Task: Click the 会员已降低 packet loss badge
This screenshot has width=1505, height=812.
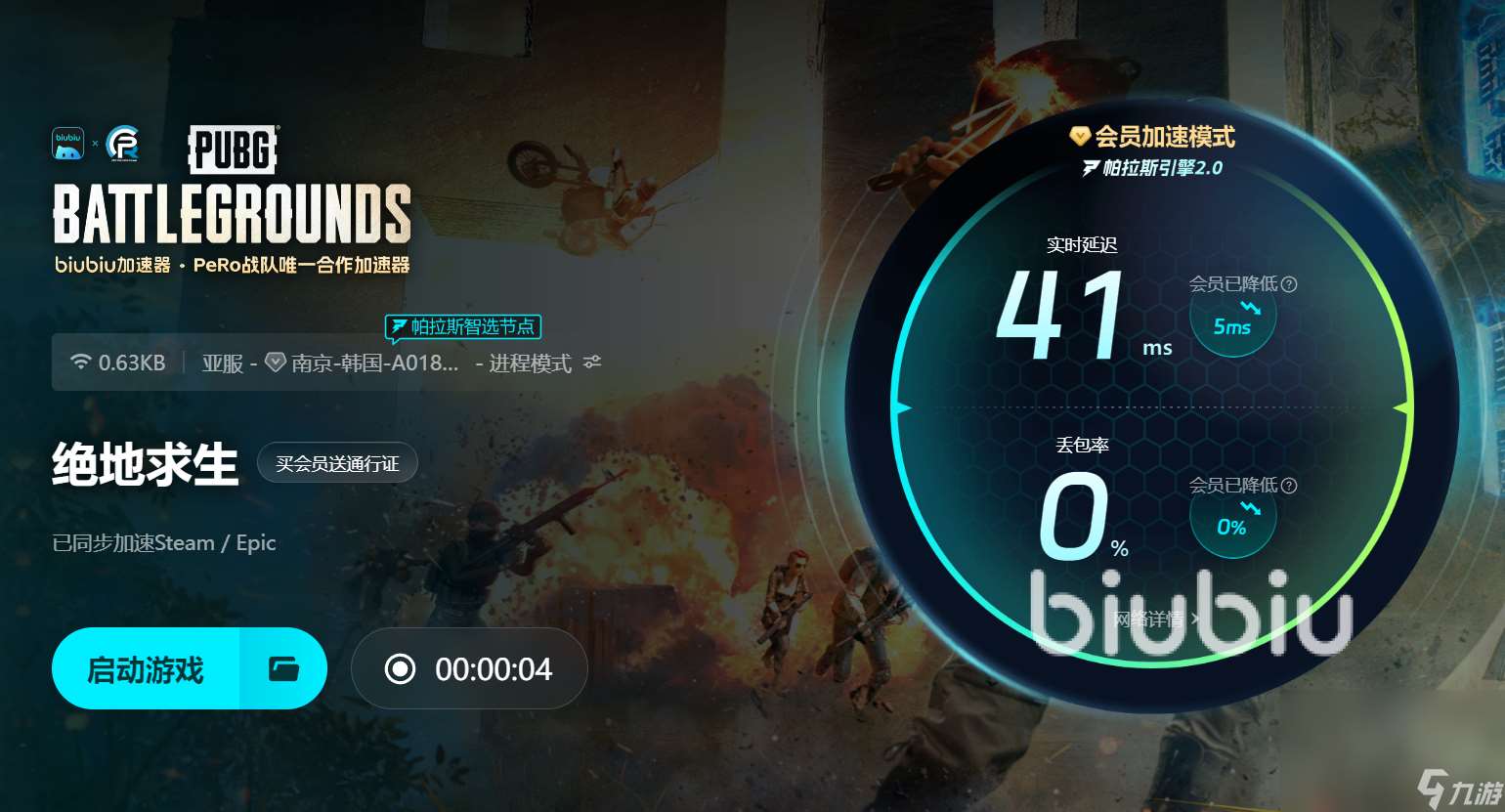Action: tap(1232, 516)
